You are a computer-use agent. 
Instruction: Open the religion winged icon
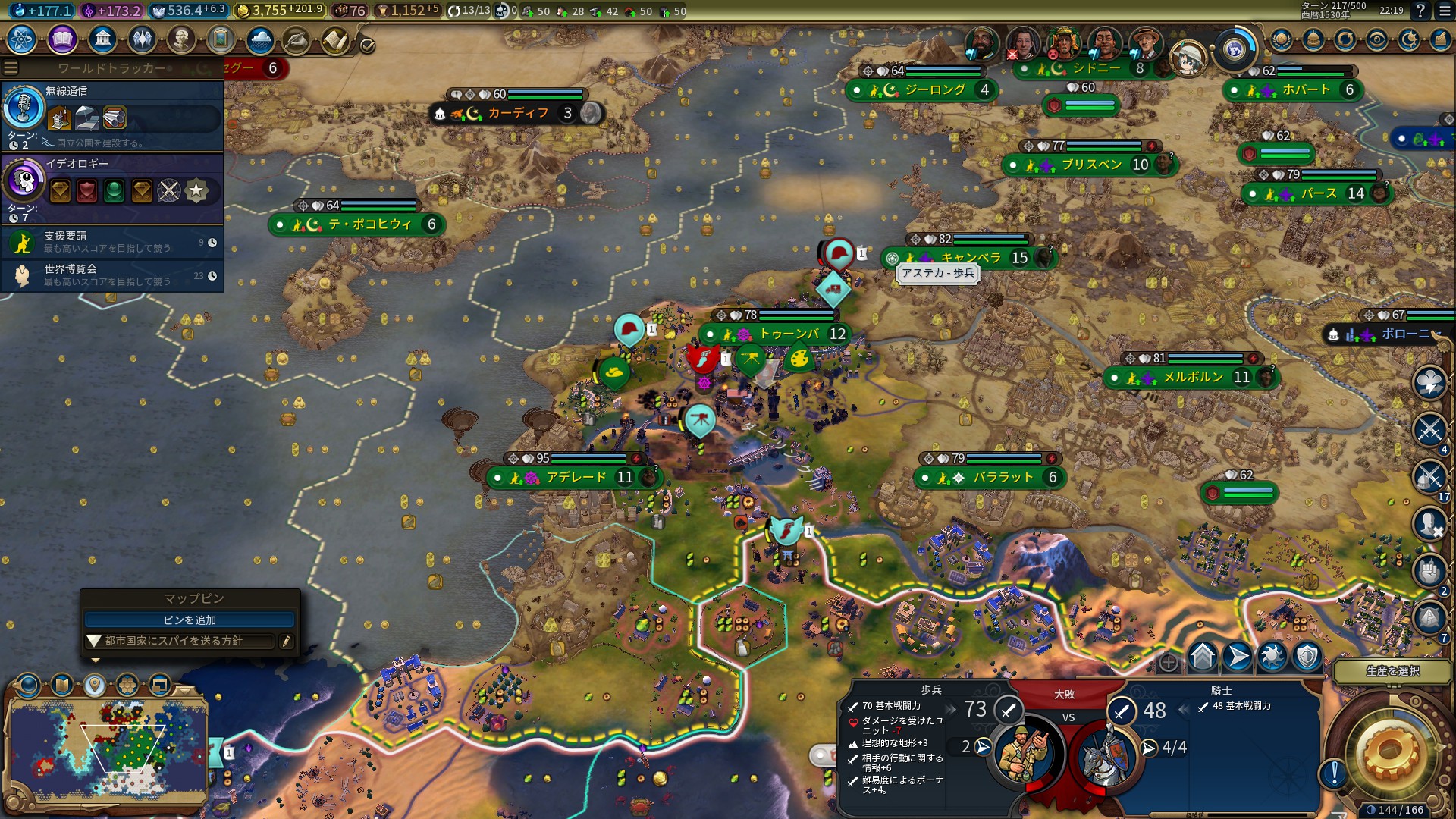click(142, 39)
